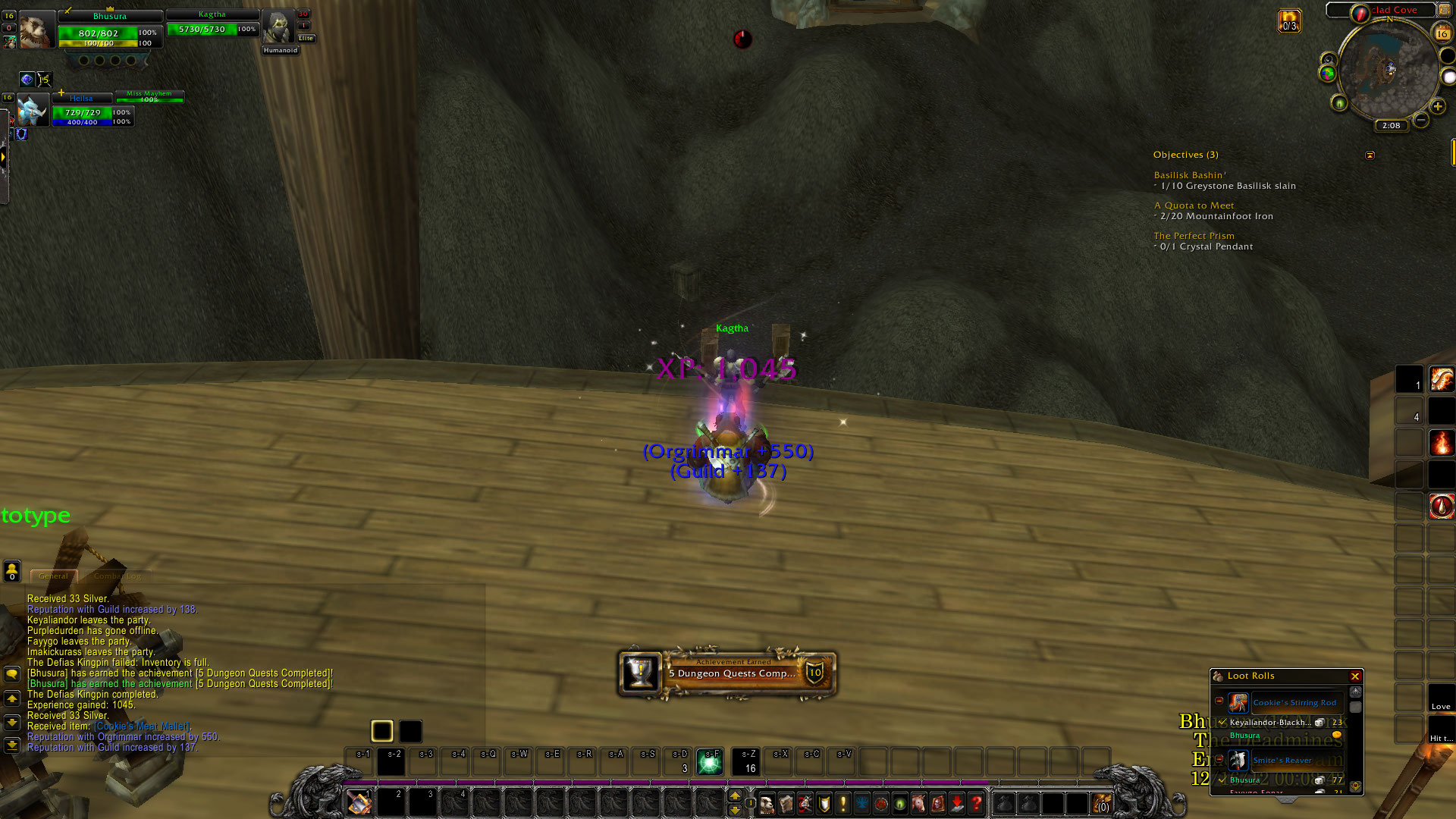This screenshot has height=819, width=1456.
Task: Activate the green glowing s-F ability
Action: pyautogui.click(x=710, y=762)
